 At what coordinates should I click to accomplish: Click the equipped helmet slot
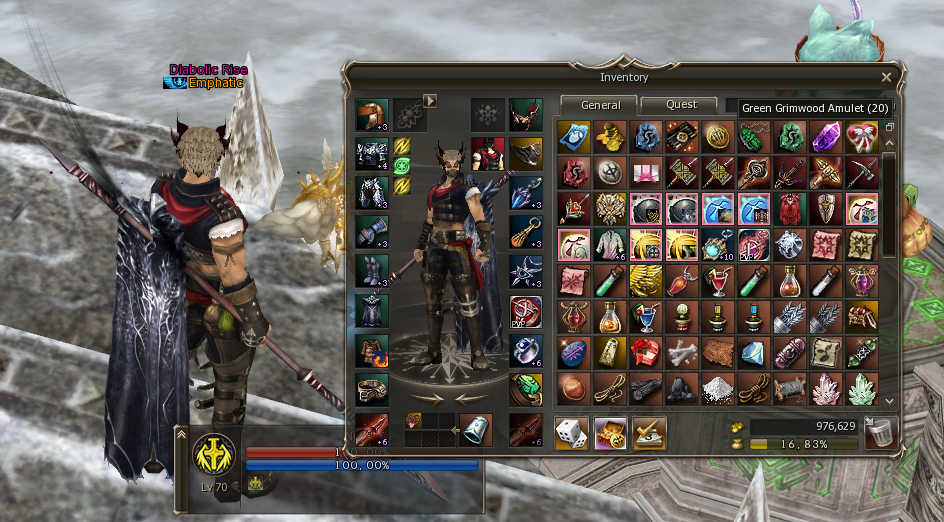[372, 115]
